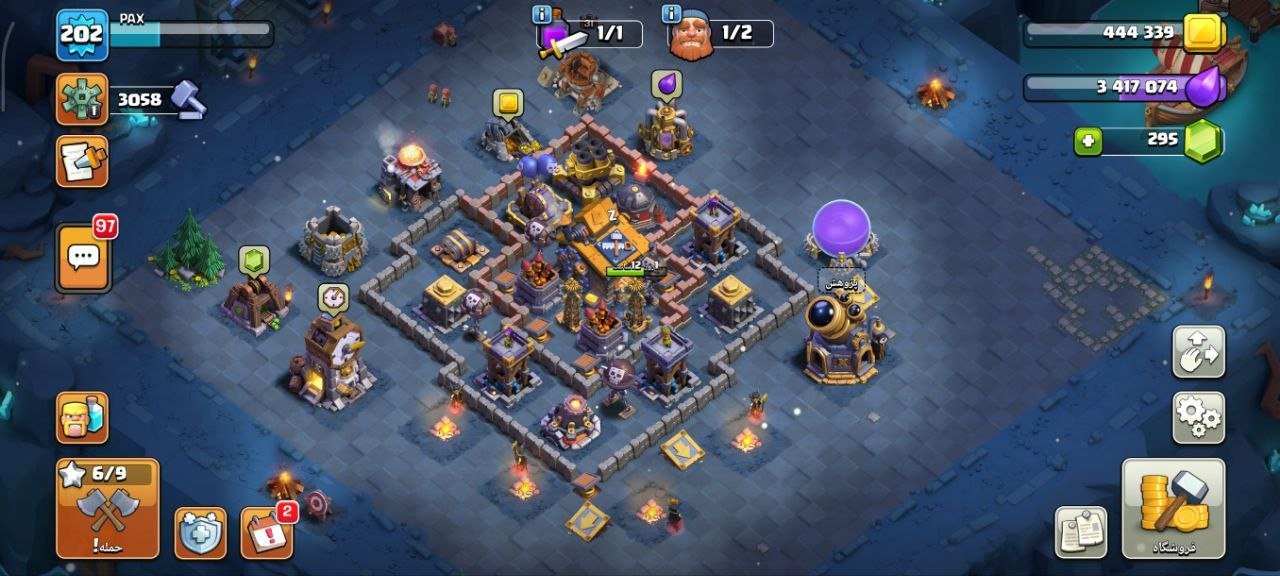This screenshot has width=1280, height=576.
Task: Tap the clock bubble above the clock tower
Action: coord(333,297)
